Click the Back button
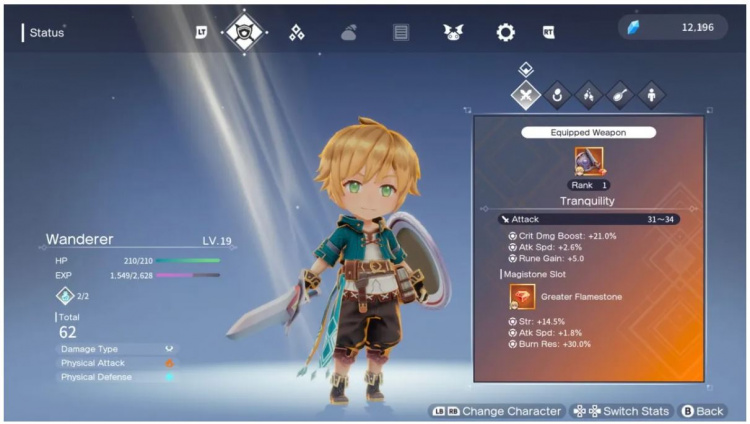The width and height of the screenshot is (750, 424). [x=702, y=411]
